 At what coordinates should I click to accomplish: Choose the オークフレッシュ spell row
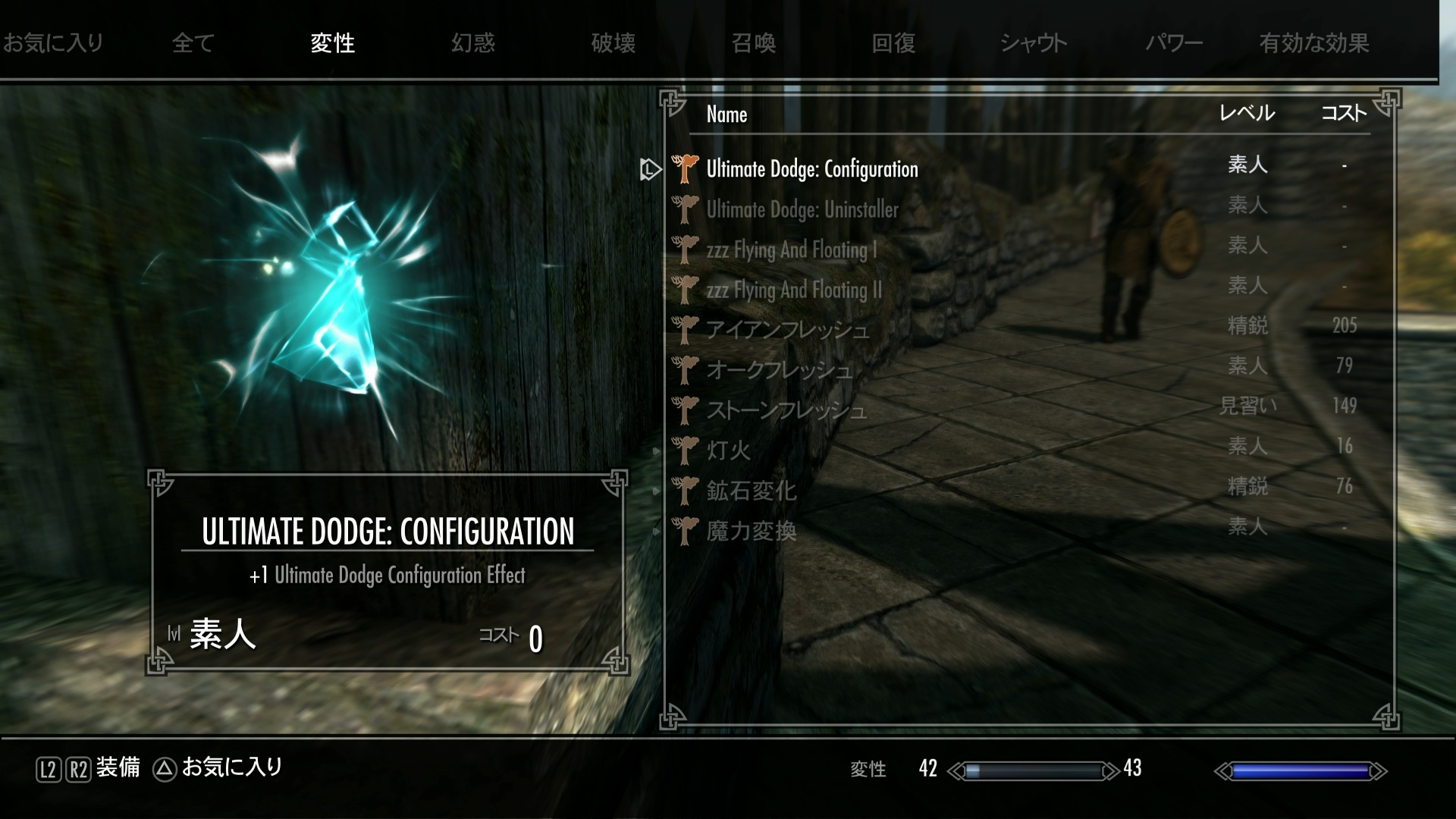pyautogui.click(x=779, y=370)
